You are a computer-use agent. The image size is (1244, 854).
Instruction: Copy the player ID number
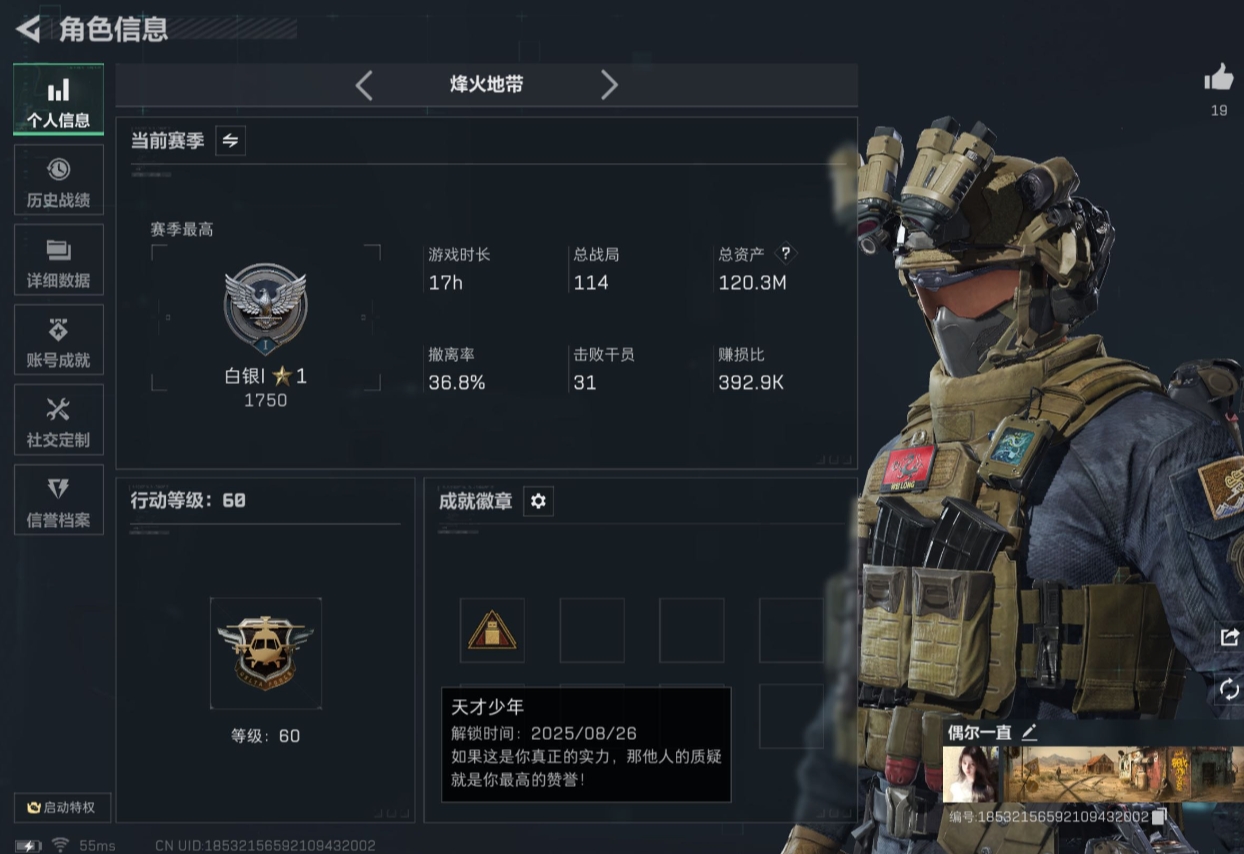[x=1158, y=817]
